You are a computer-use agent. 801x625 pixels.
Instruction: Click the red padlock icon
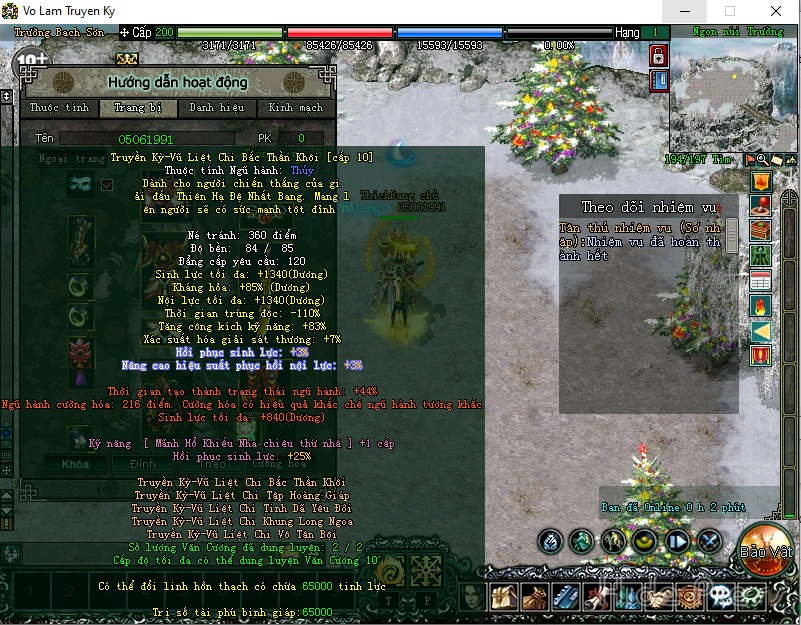(x=659, y=57)
